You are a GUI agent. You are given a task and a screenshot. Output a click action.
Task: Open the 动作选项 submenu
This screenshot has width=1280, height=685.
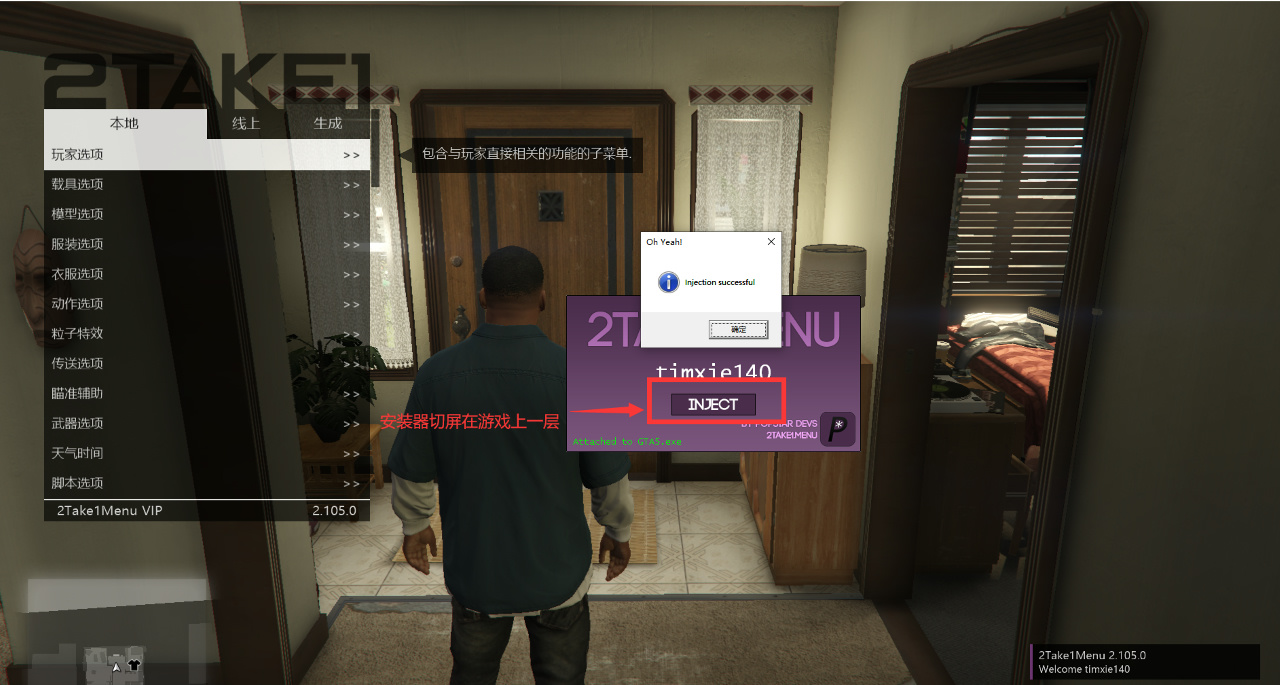click(207, 304)
